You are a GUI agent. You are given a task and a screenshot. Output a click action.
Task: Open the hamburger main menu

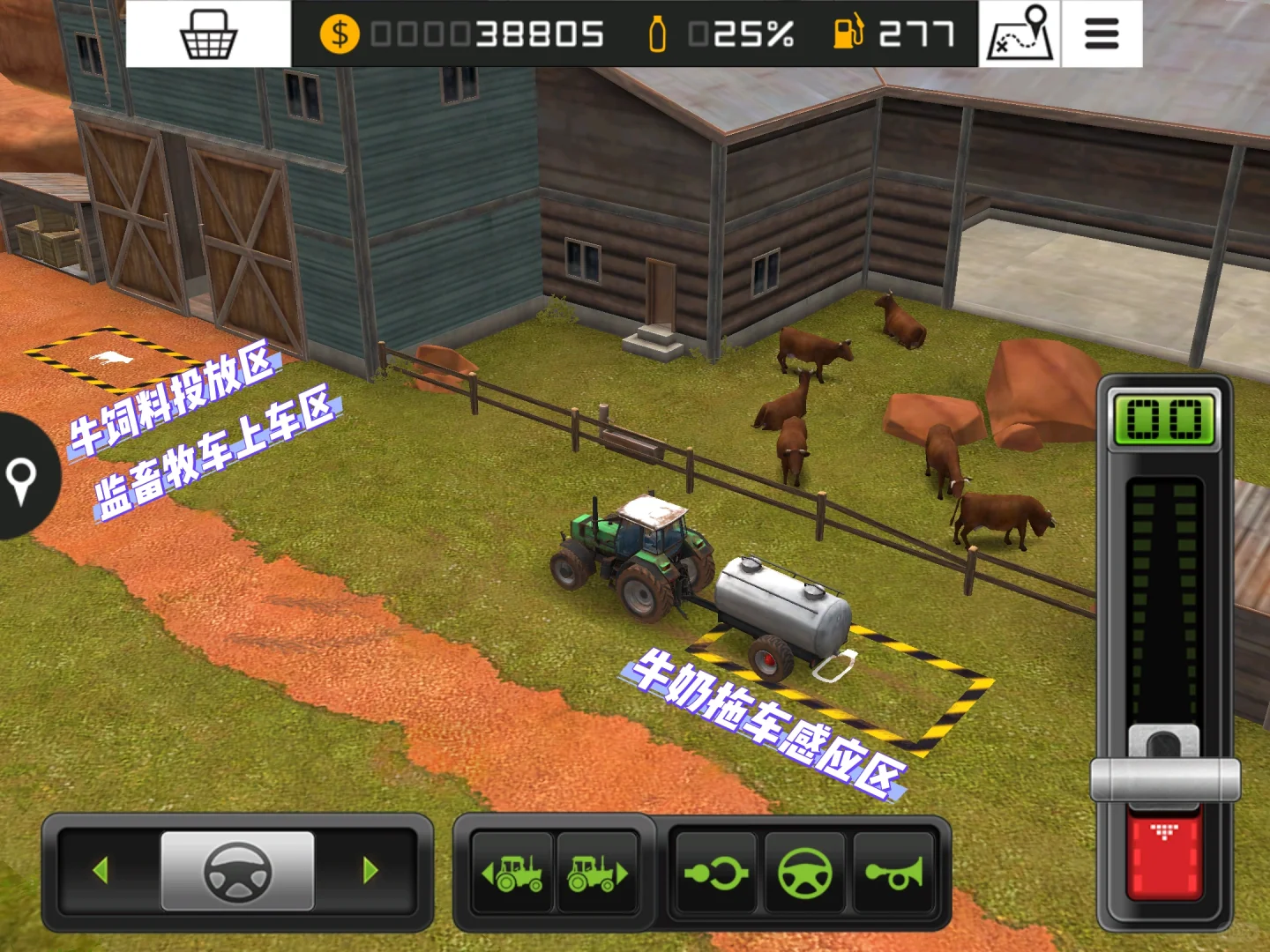(1102, 34)
